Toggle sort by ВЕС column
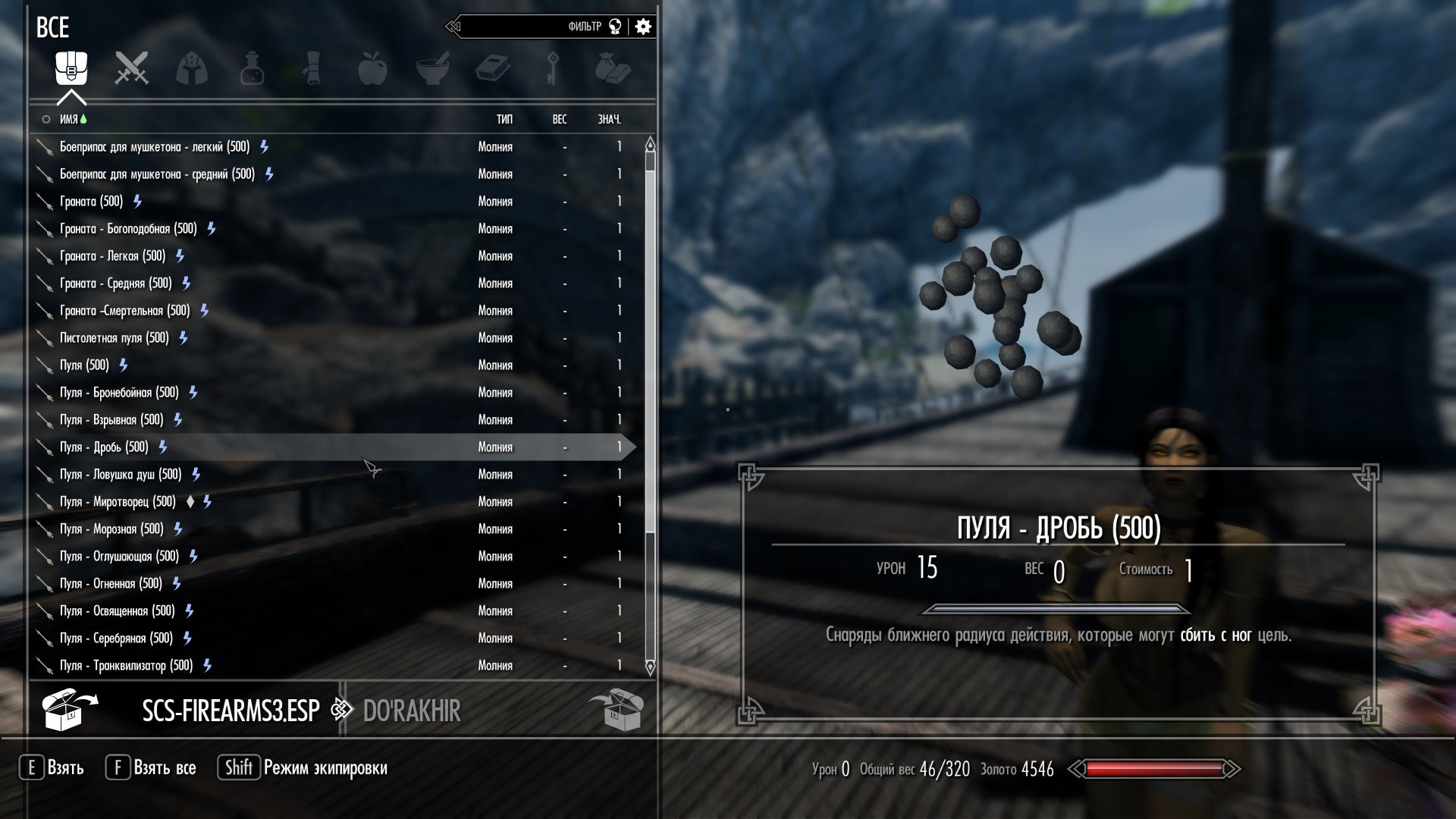This screenshot has height=819, width=1456. (x=559, y=119)
